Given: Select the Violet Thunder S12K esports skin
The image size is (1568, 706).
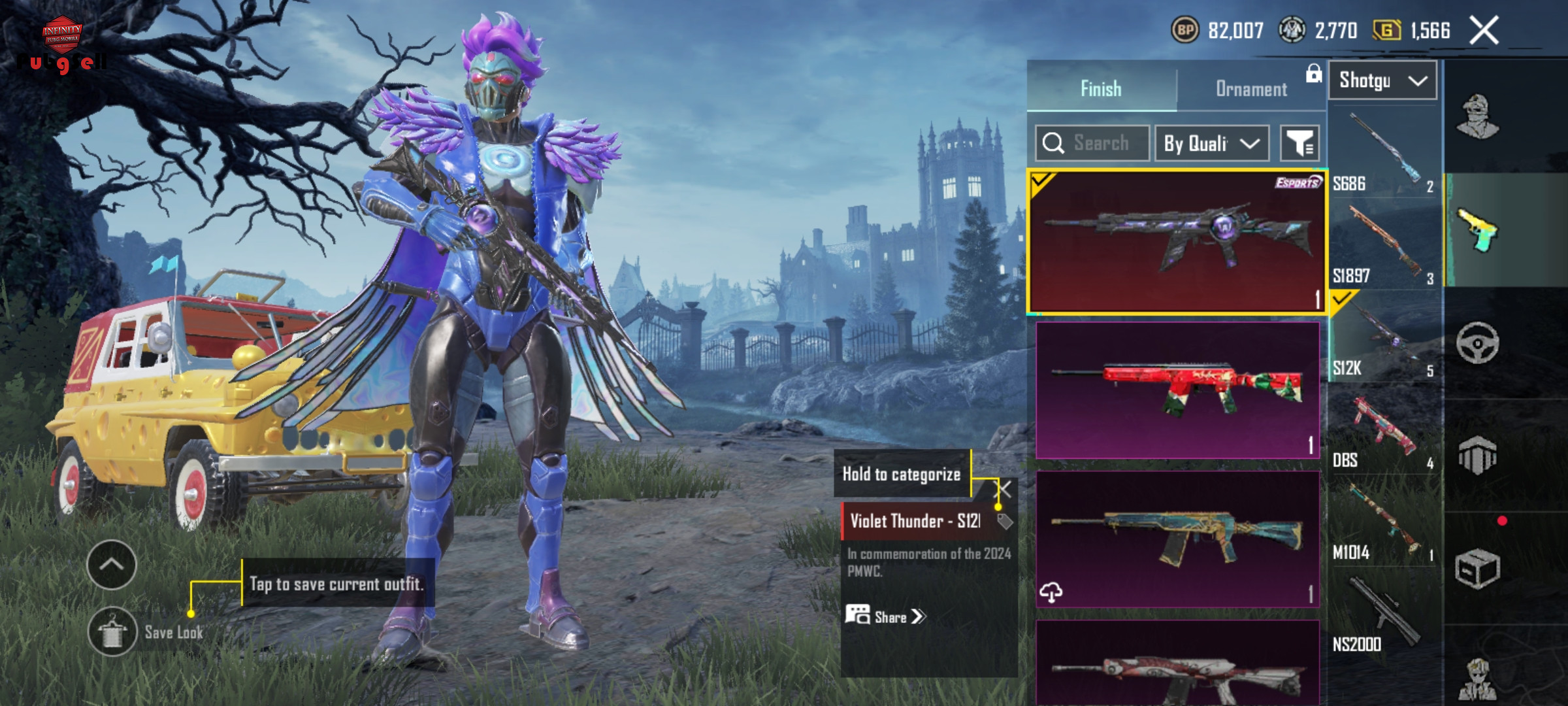Looking at the screenshot, I should point(1177,242).
